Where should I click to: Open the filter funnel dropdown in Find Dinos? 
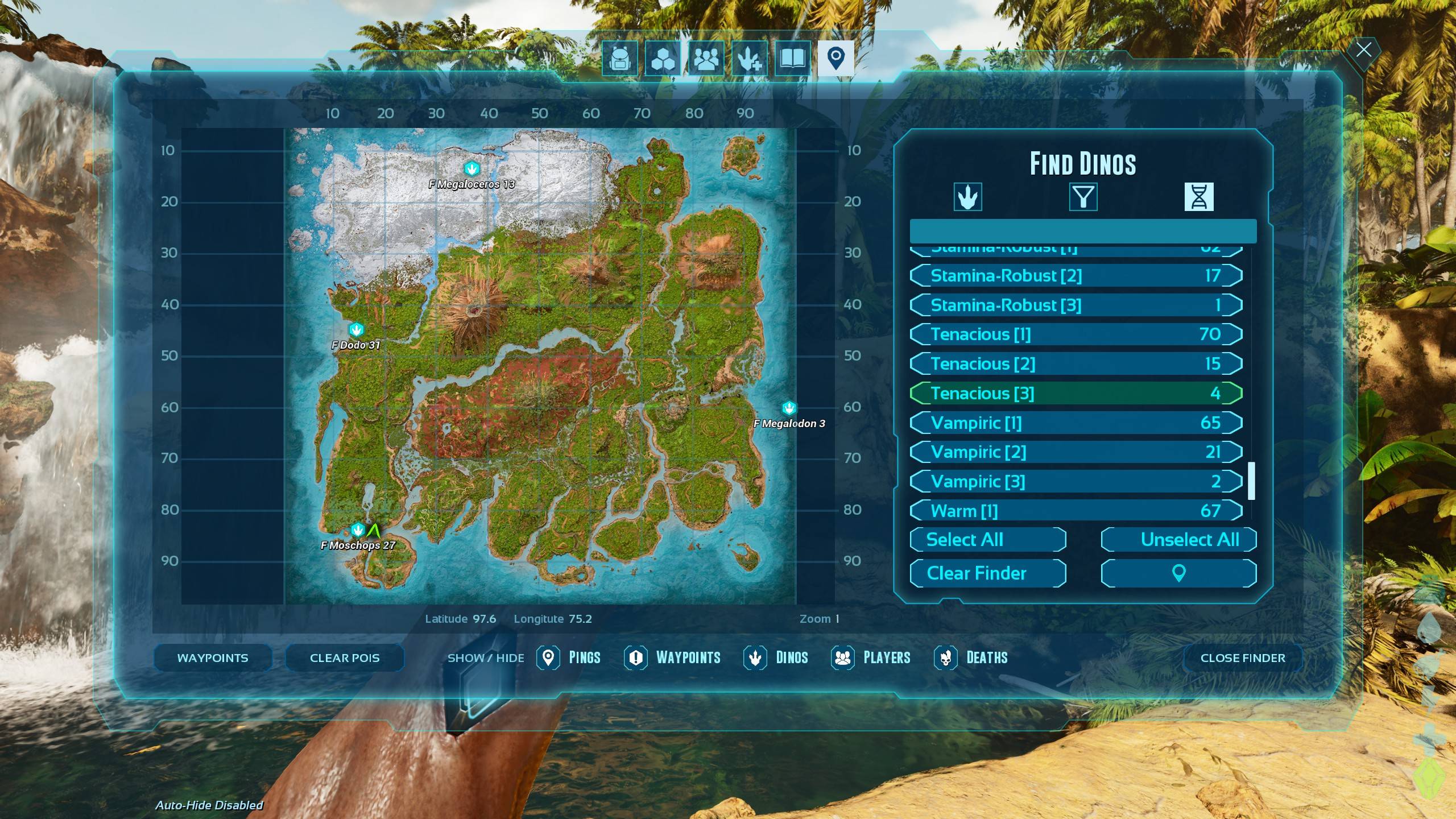tap(1083, 196)
